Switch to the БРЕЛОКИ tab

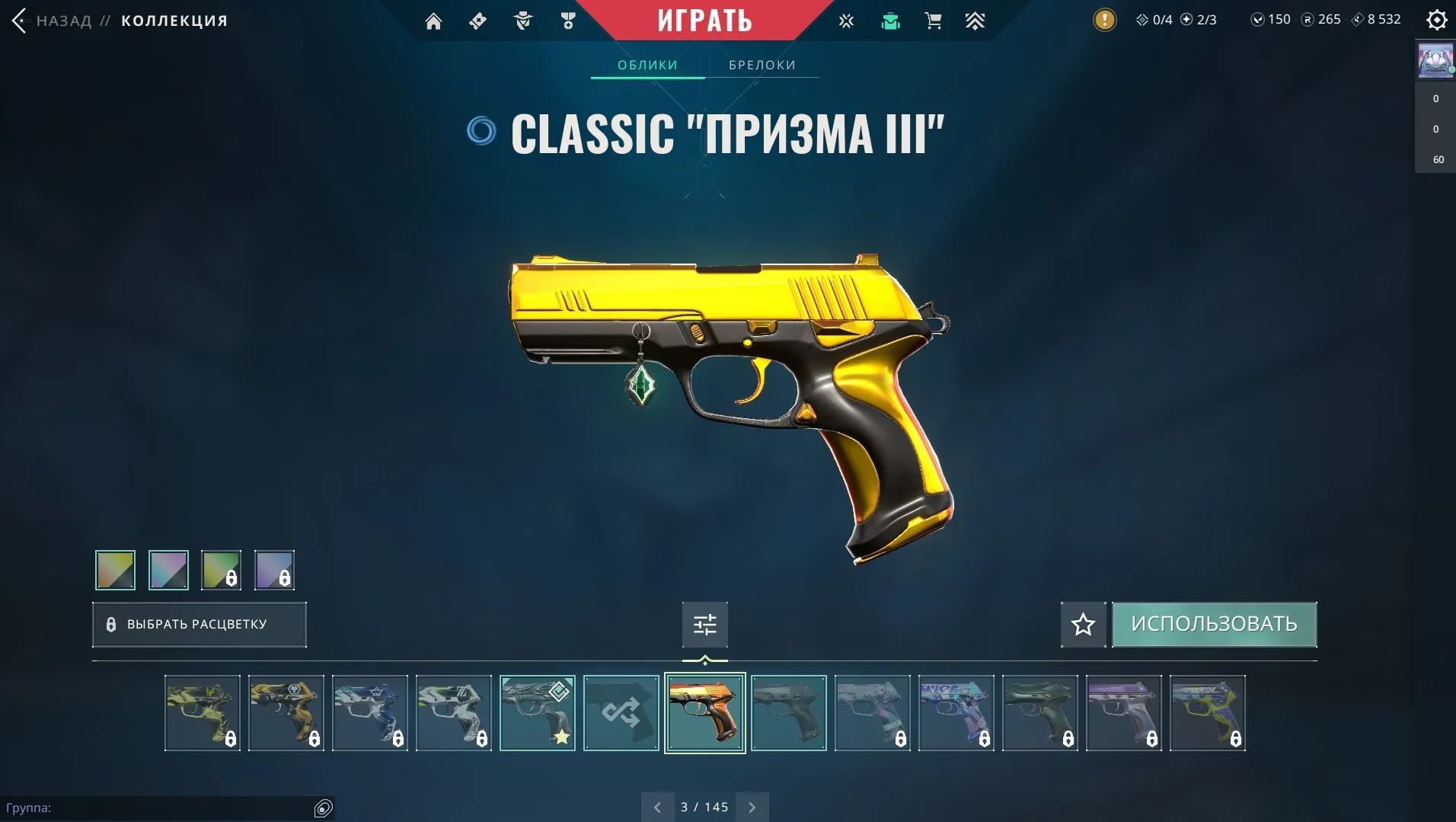coord(762,65)
